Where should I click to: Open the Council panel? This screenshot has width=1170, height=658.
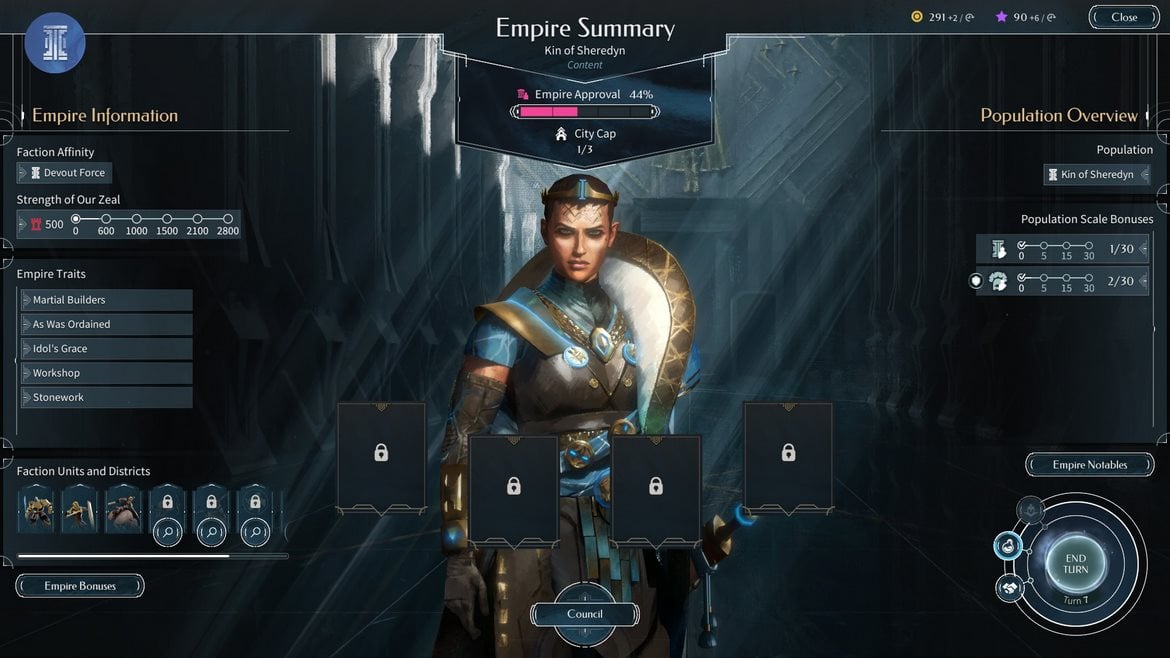(585, 614)
